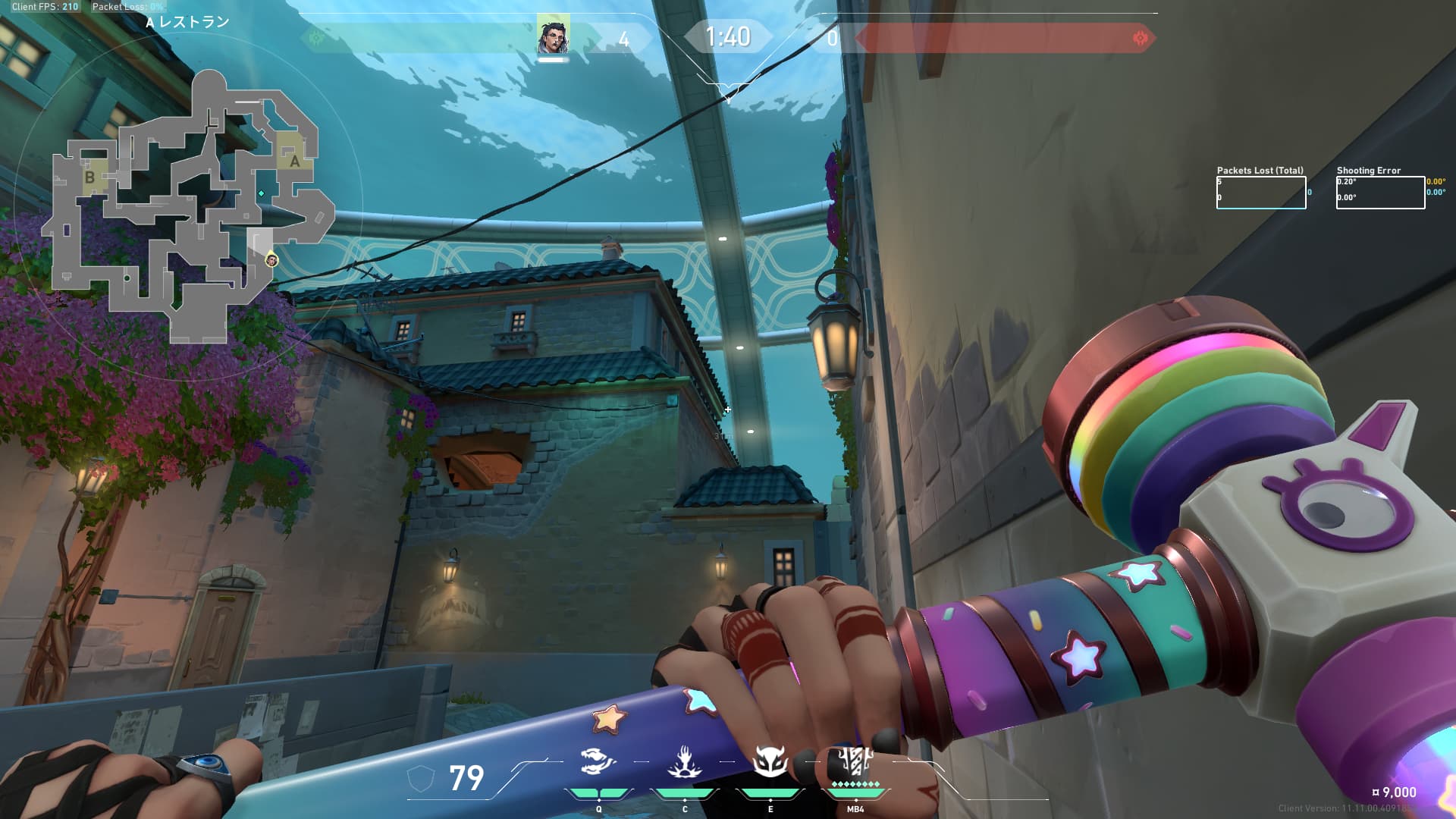Trigger the horned mask ability bound to E
1456x819 pixels.
770,762
